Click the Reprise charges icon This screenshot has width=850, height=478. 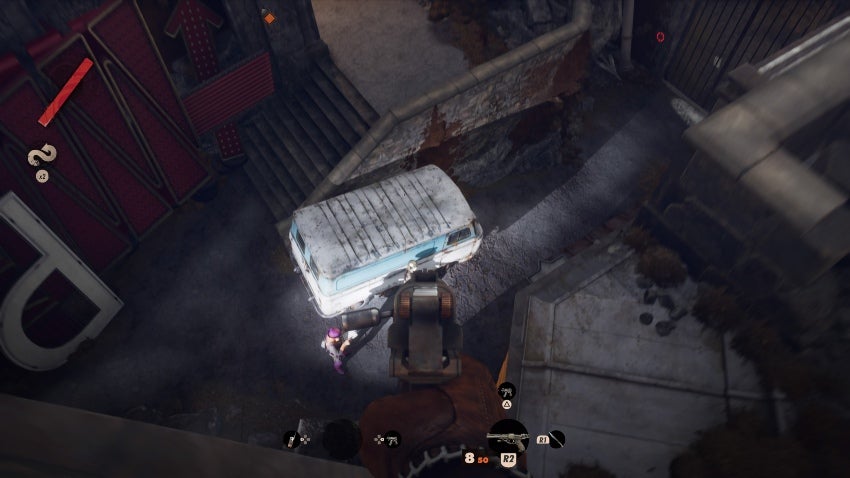[43, 158]
